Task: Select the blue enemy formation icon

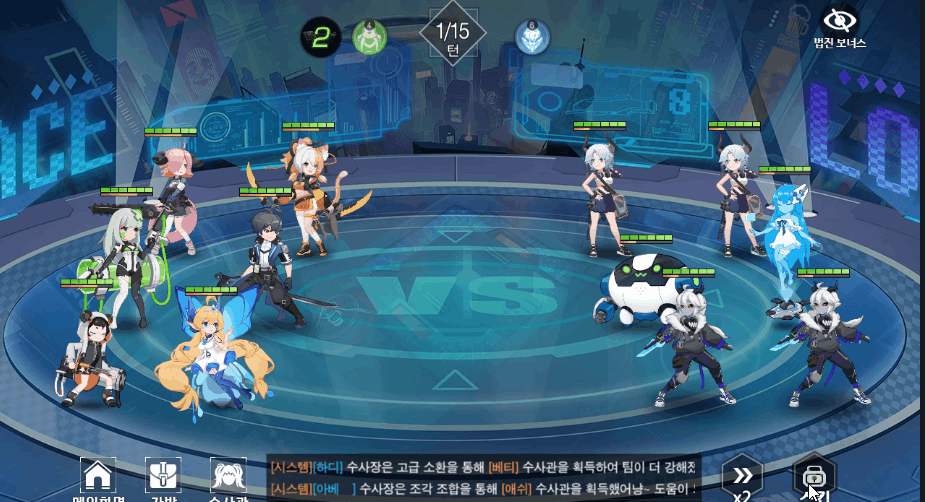Action: (532, 37)
